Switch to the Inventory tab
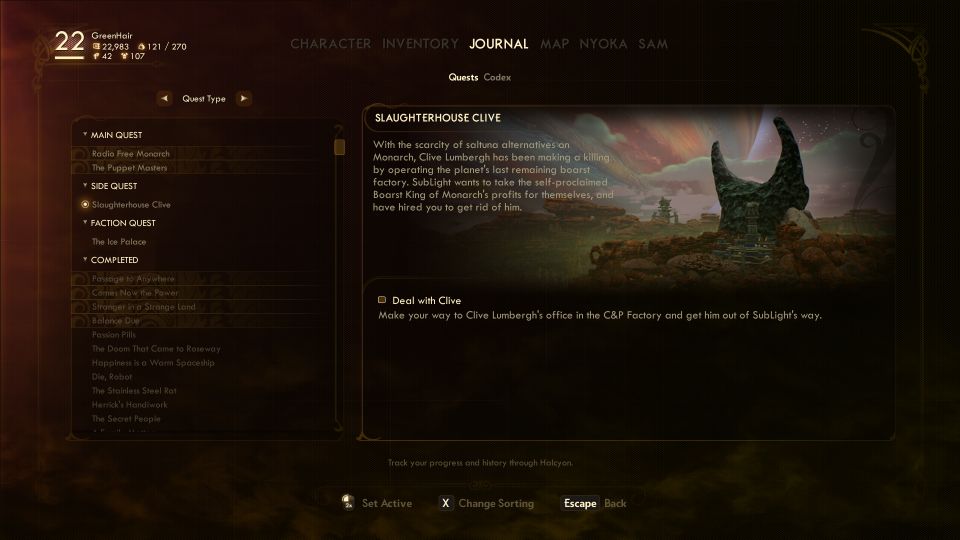The image size is (960, 540). coord(420,44)
